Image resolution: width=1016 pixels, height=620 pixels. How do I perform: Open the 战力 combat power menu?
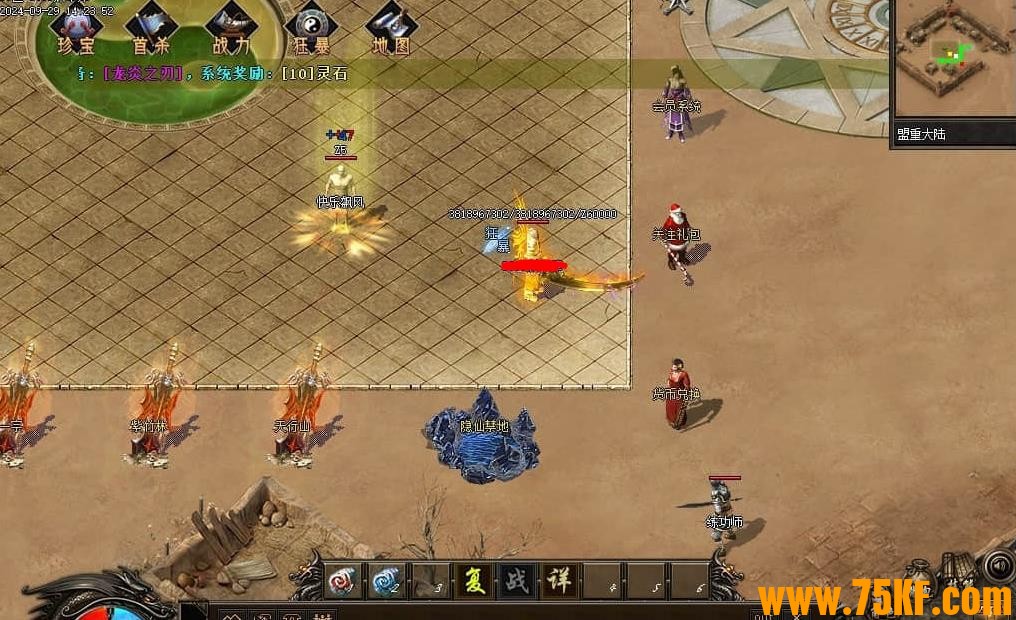(x=230, y=28)
